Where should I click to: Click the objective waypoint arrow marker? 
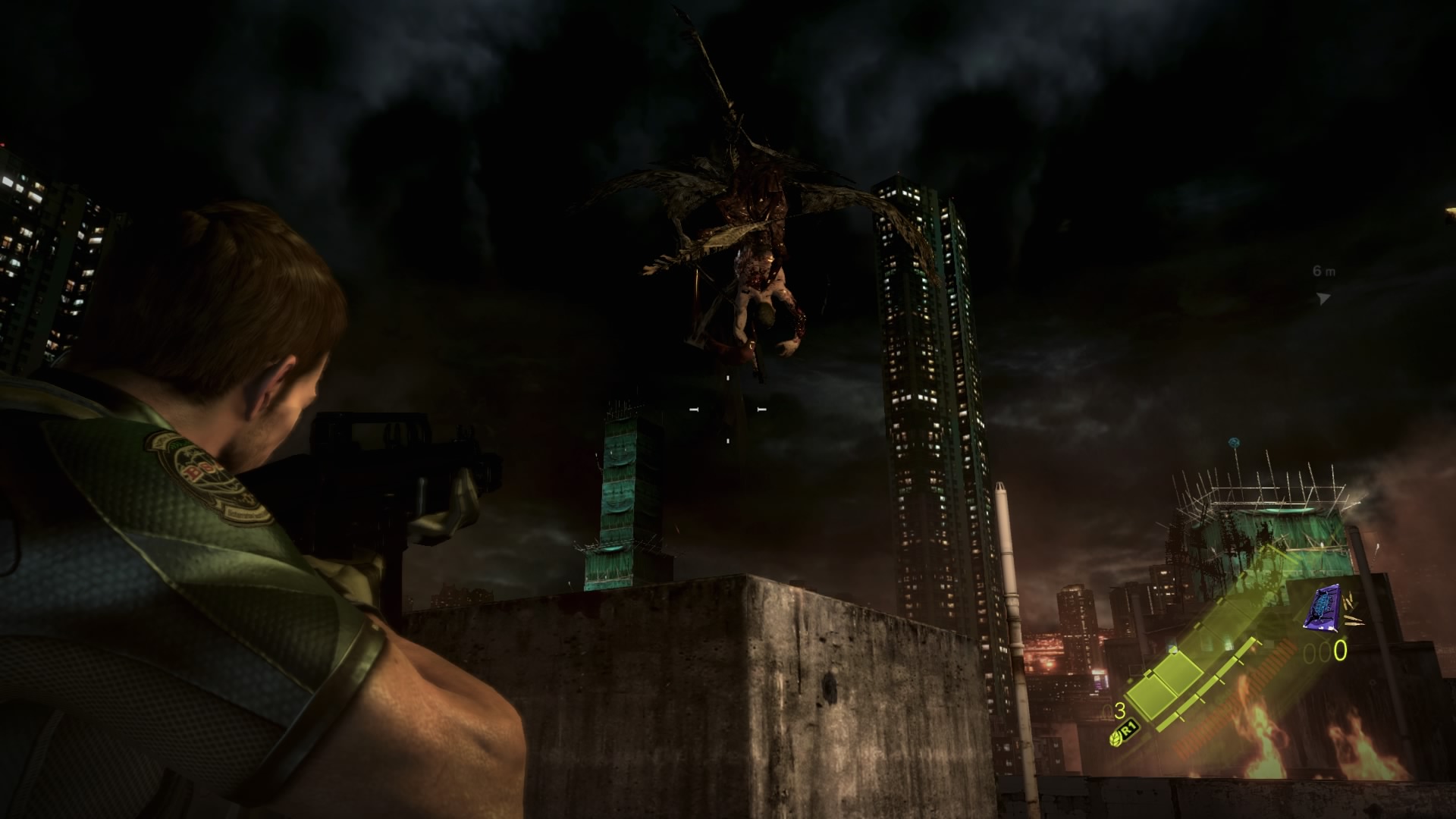coord(1323,298)
